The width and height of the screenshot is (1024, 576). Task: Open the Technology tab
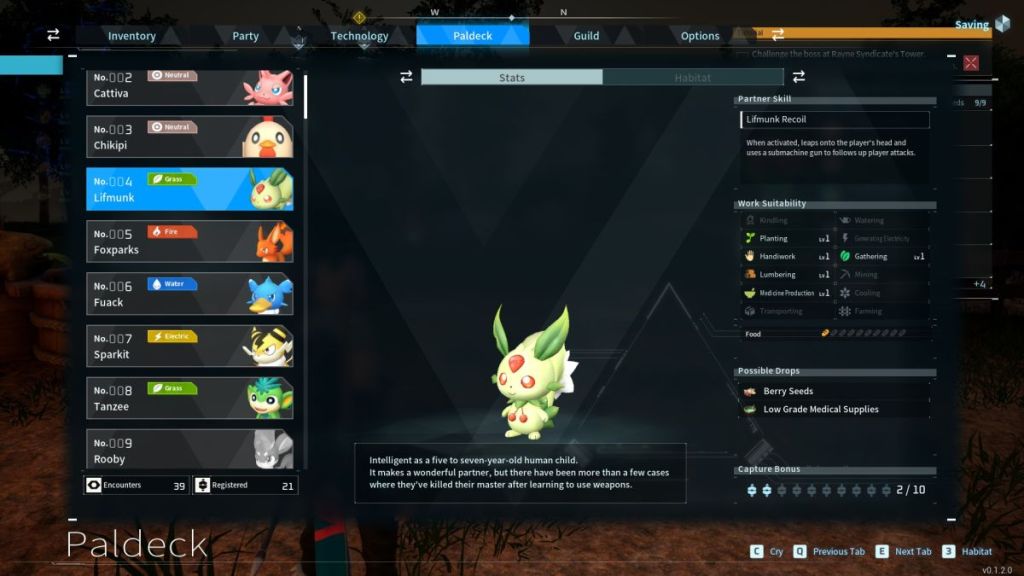coord(359,36)
